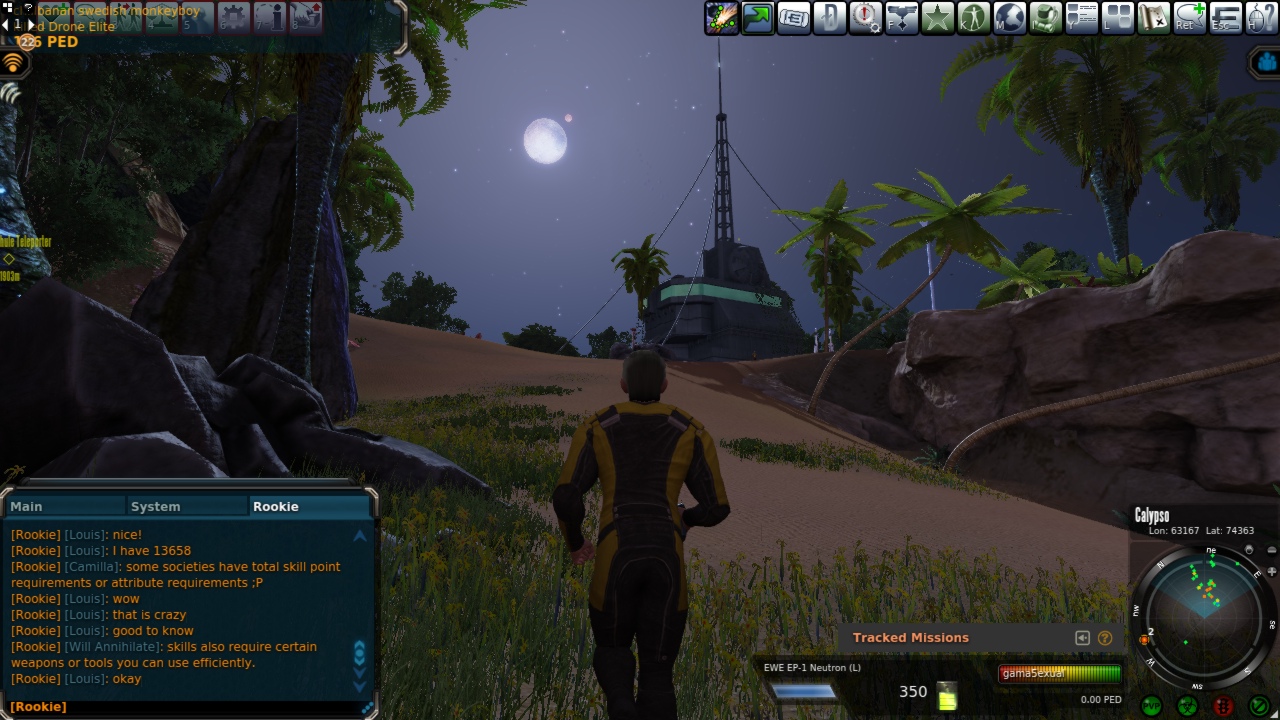1280x720 pixels.
Task: Collapse the Tracked Missions panel arrow
Action: [x=1082, y=638]
